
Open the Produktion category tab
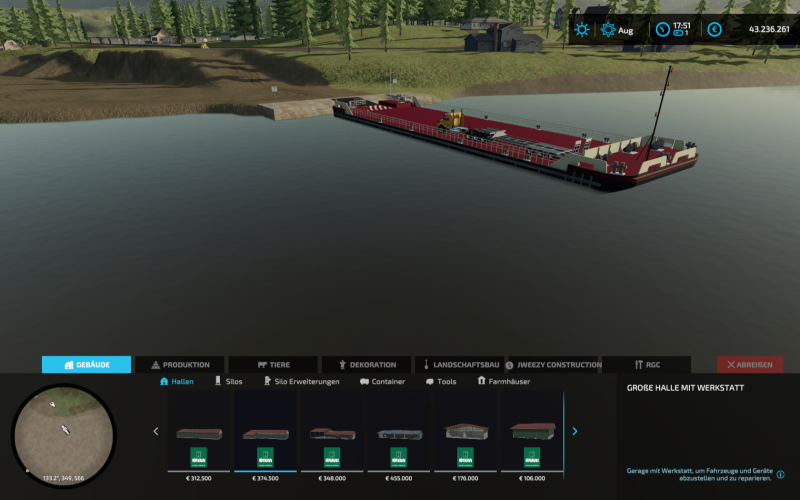180,365
